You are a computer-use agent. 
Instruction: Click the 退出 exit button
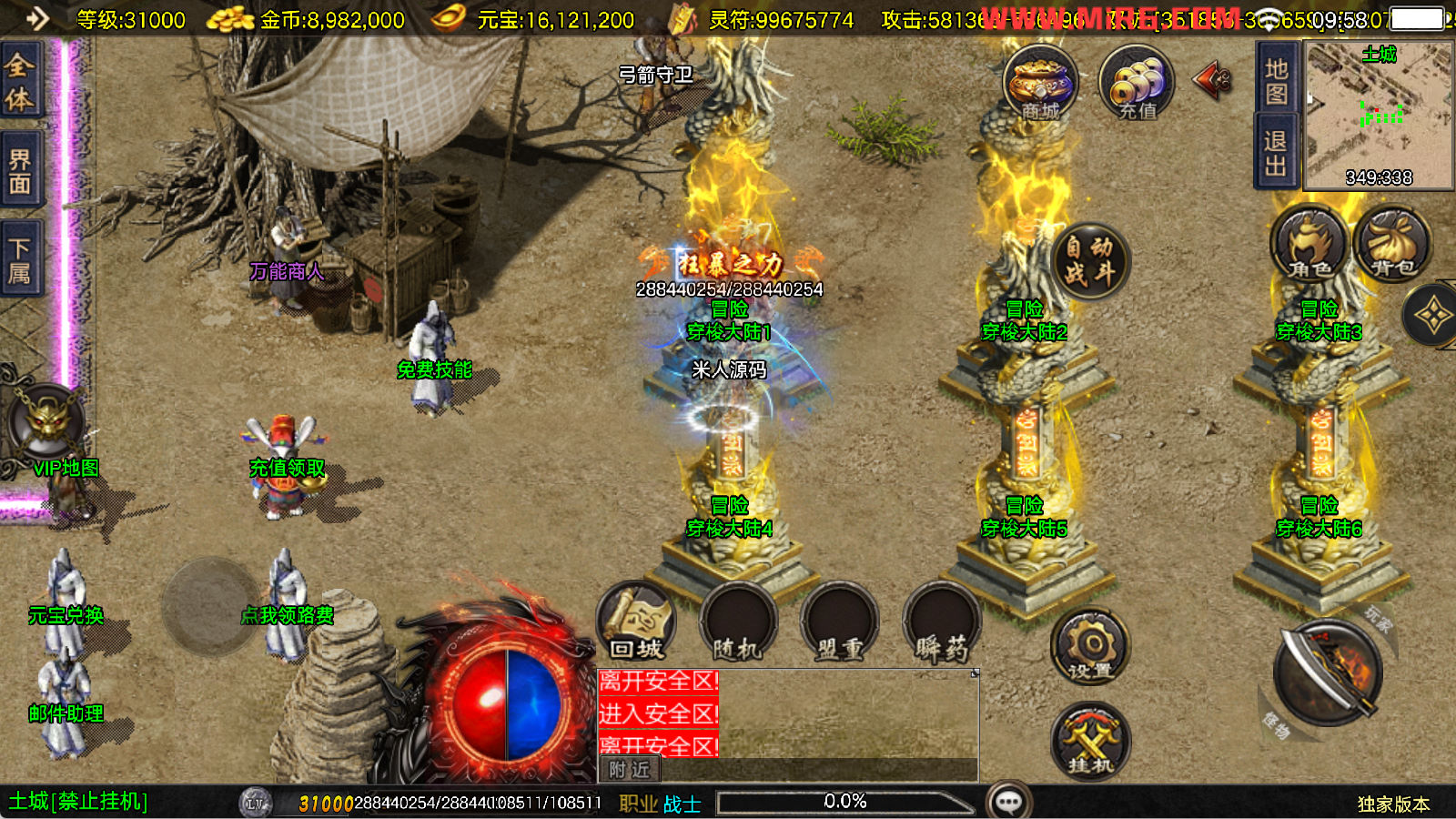(x=1276, y=152)
